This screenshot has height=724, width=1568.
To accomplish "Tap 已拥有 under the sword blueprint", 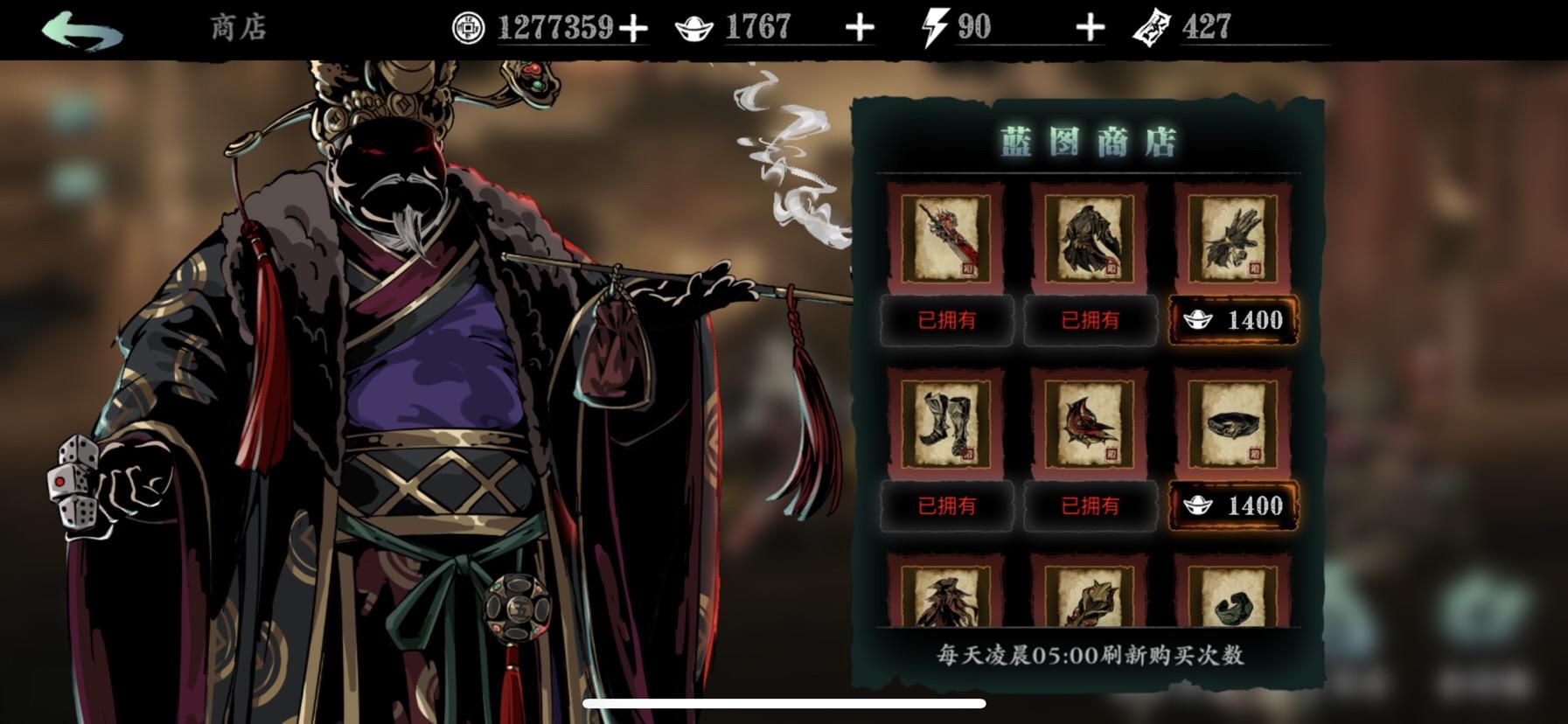I will point(949,320).
